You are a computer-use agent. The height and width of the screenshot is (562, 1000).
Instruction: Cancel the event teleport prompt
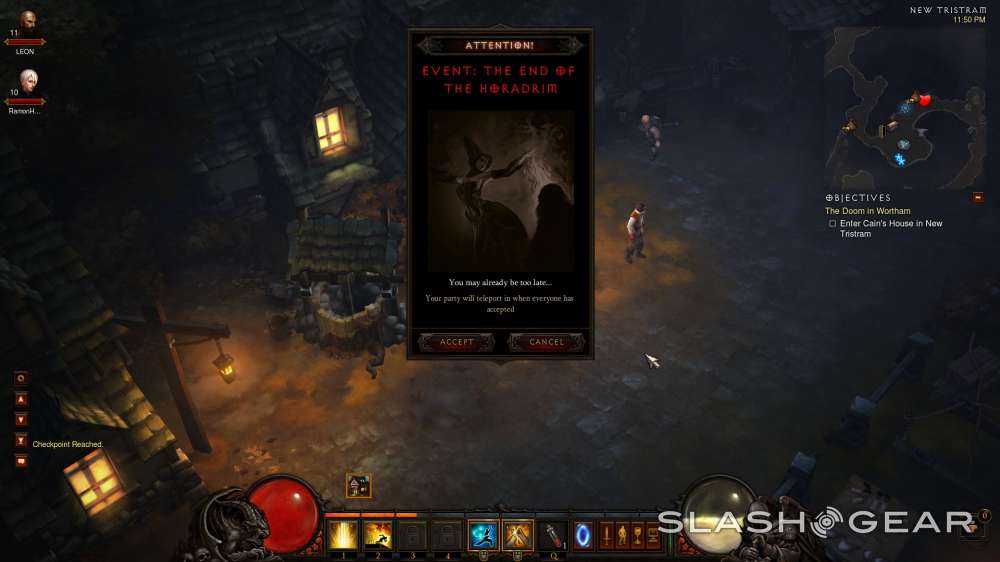pos(546,342)
